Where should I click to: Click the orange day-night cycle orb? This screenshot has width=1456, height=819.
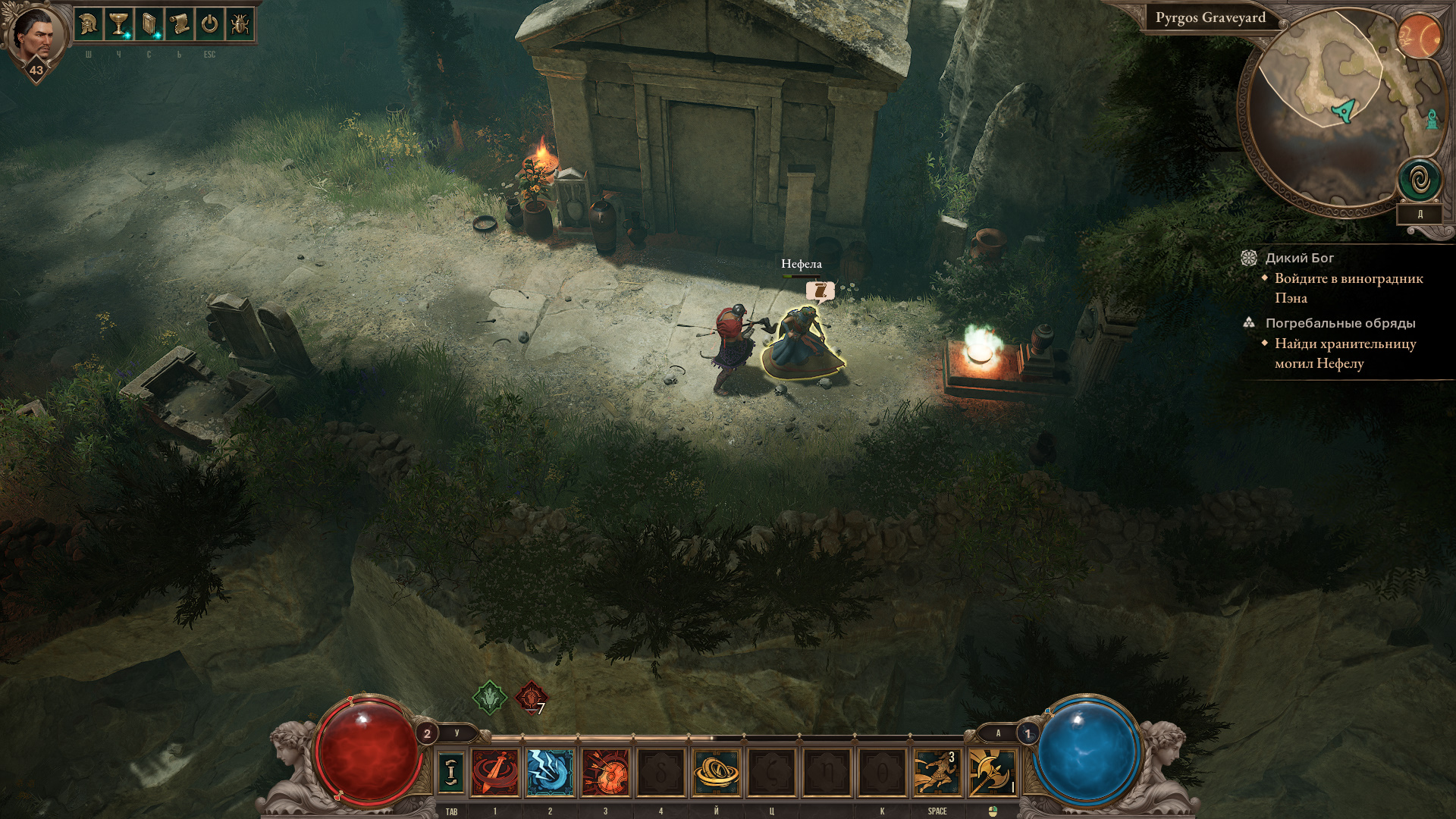pyautogui.click(x=1420, y=36)
